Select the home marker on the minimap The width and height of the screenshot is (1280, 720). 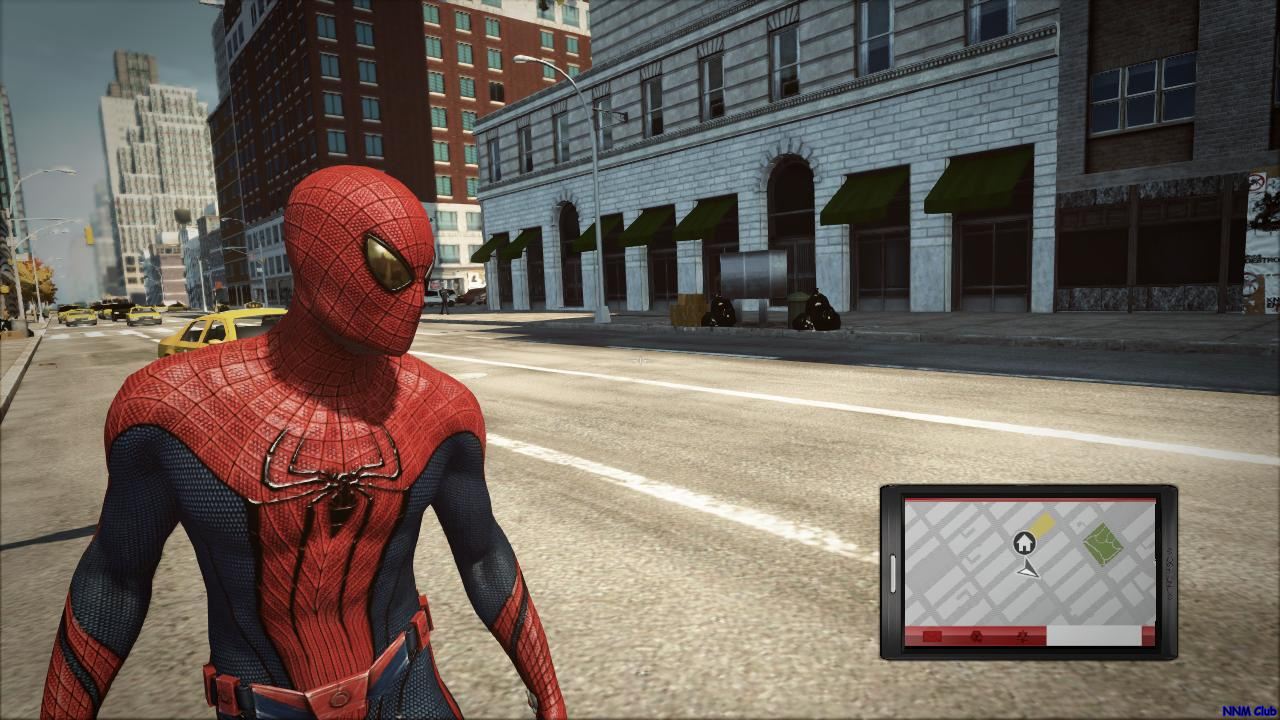pos(1023,543)
